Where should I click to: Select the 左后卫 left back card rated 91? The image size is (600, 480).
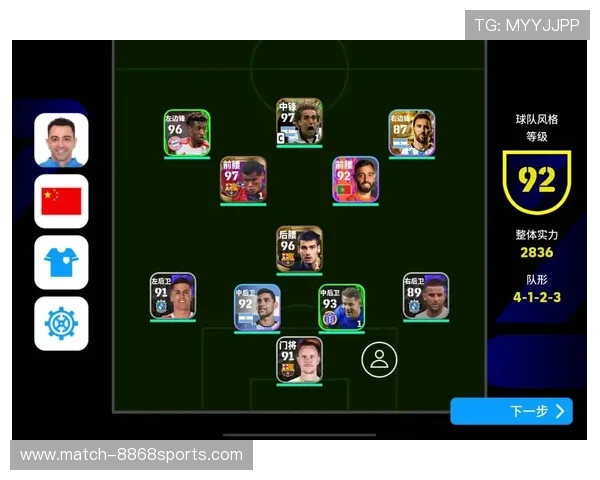(x=172, y=296)
